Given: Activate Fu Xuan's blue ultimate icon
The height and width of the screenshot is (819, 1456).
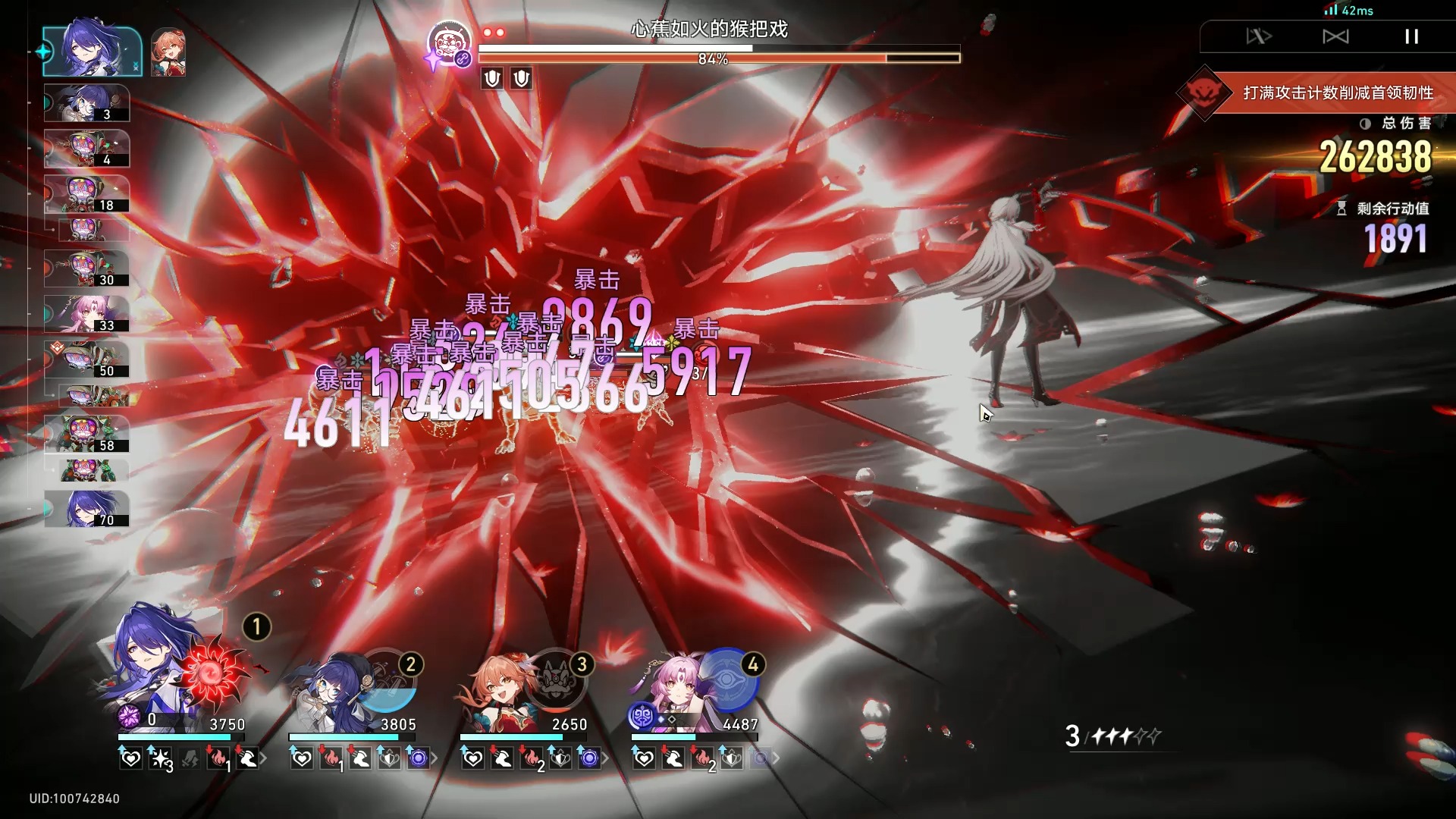Looking at the screenshot, I should tap(728, 679).
